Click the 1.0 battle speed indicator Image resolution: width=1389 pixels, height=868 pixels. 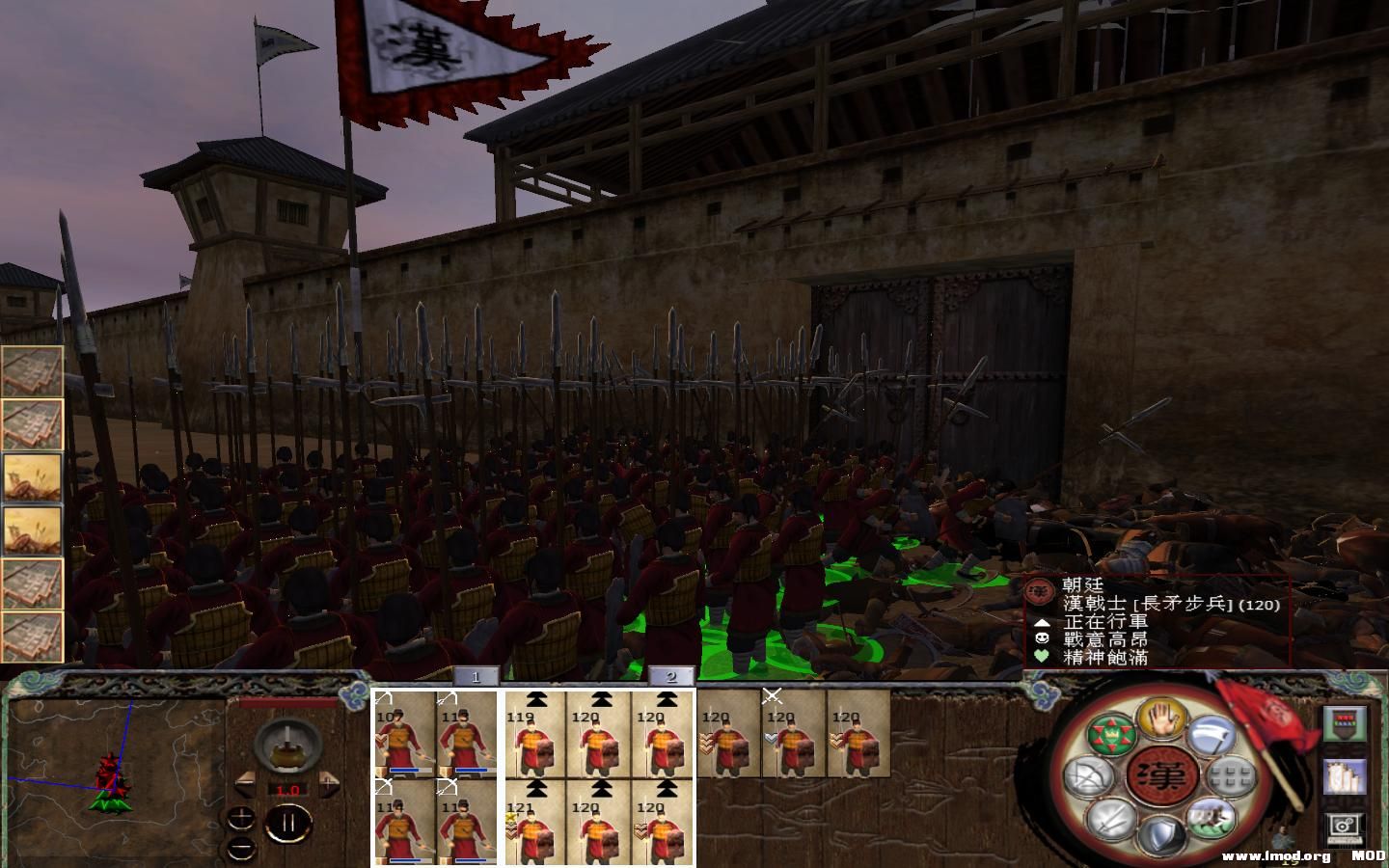pos(288,790)
